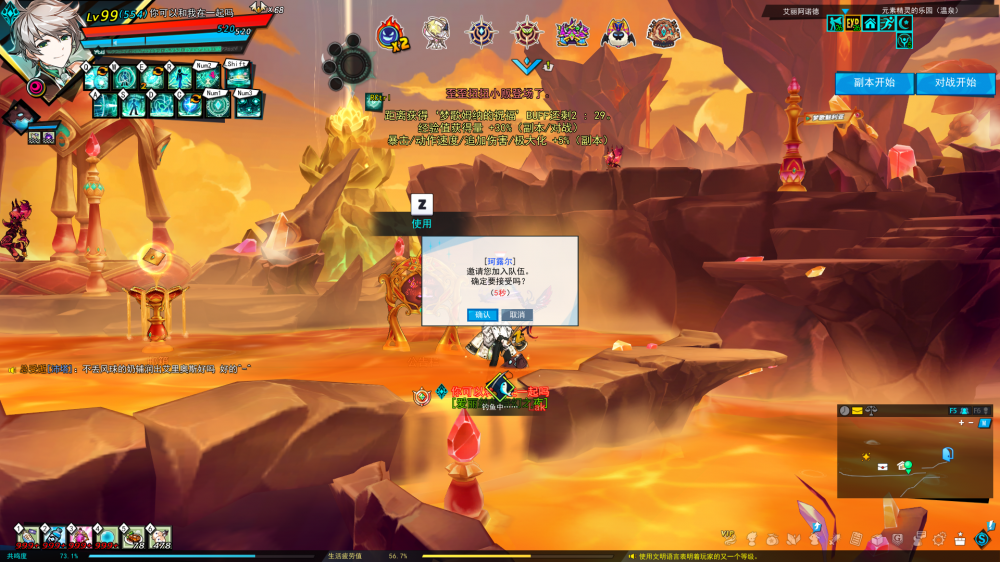This screenshot has width=1000, height=562.
Task: Activate the Shift-bound skill icon
Action: pos(238,78)
